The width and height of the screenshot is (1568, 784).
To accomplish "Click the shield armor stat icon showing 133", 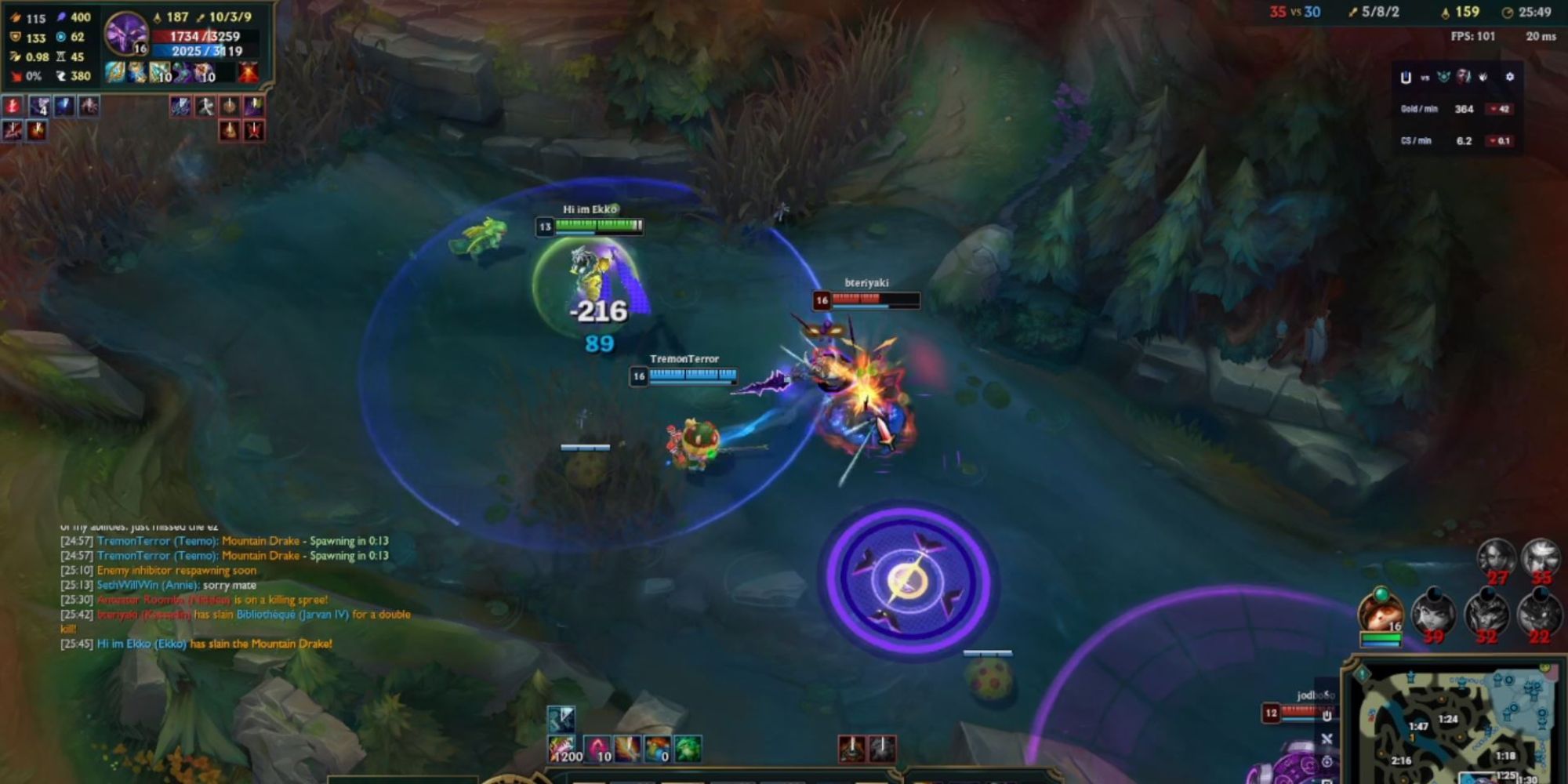I will [15, 37].
